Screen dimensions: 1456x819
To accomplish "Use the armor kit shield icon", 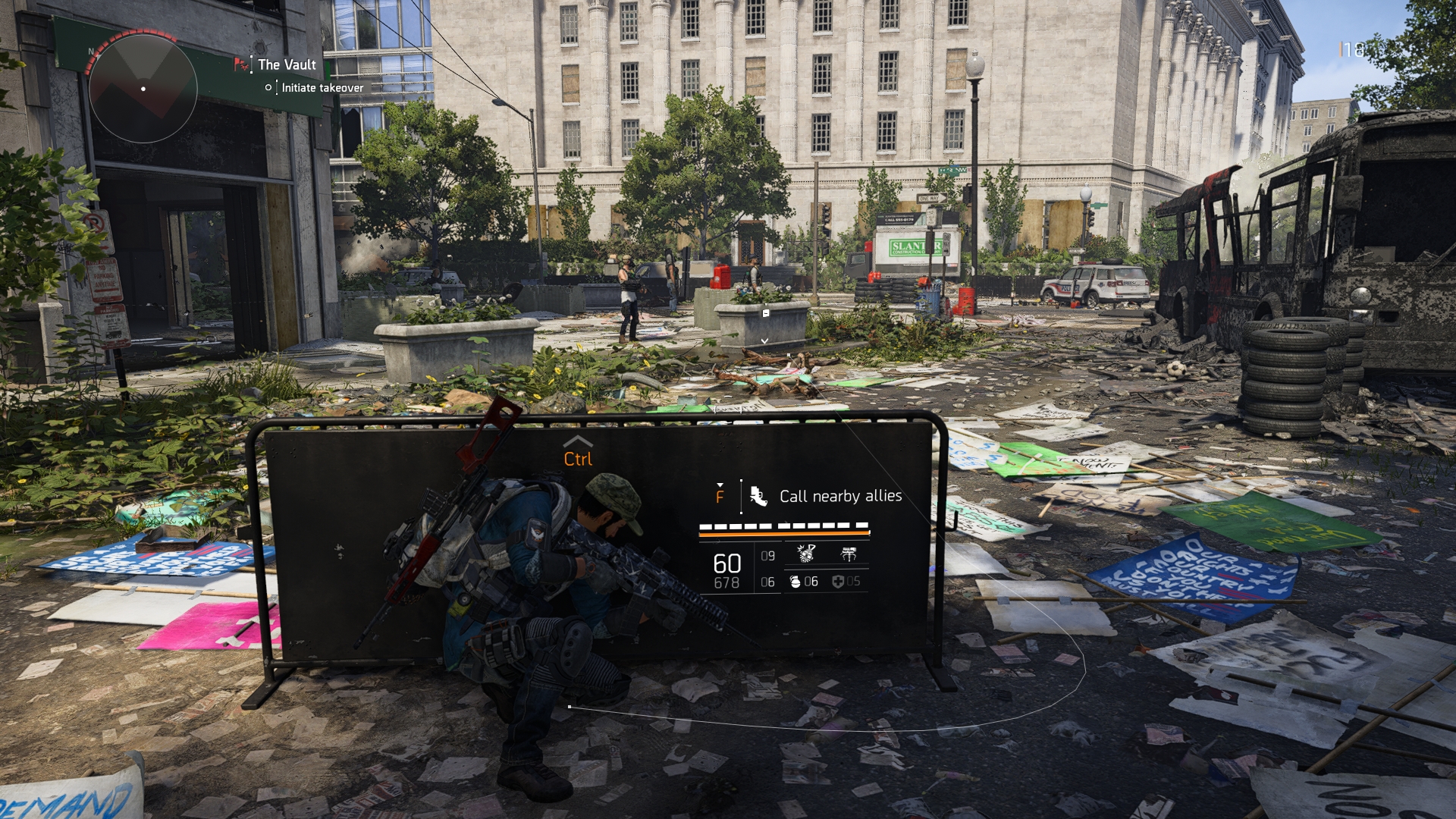I will tap(837, 582).
